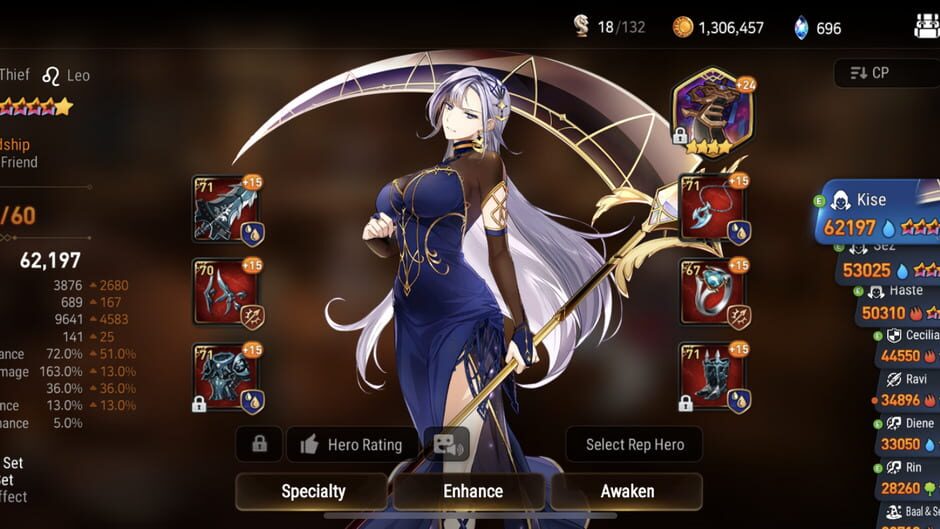
Task: Choose Select Rep Hero
Action: pyautogui.click(x=634, y=444)
